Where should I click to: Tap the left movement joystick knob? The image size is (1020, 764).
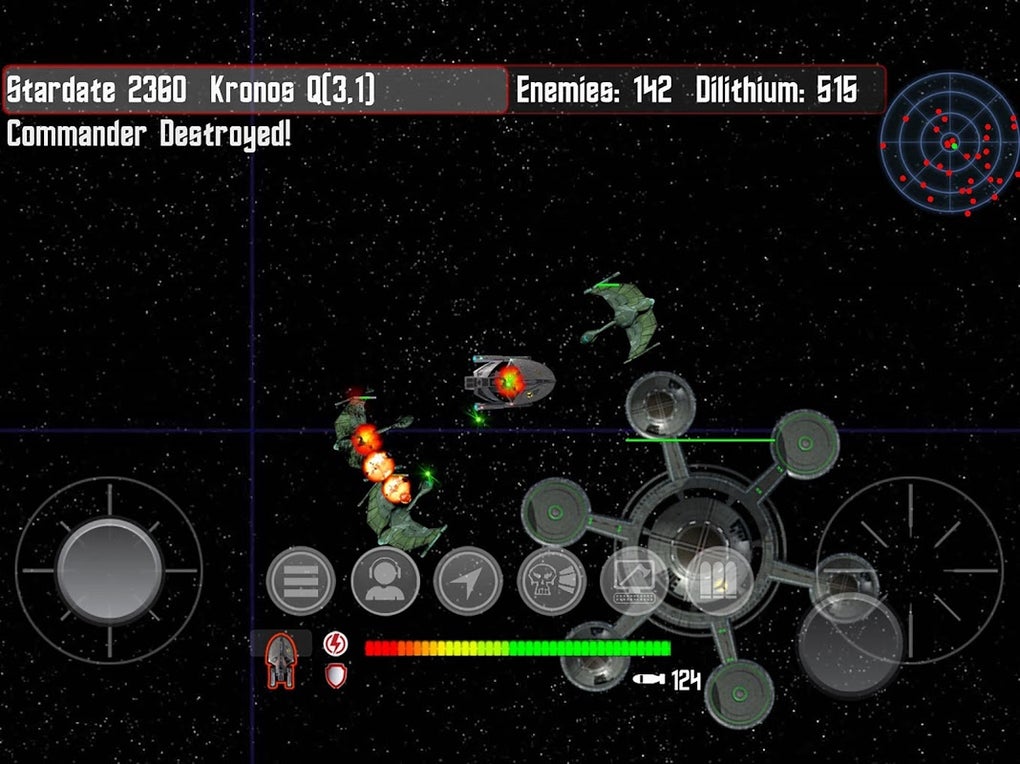coord(109,570)
